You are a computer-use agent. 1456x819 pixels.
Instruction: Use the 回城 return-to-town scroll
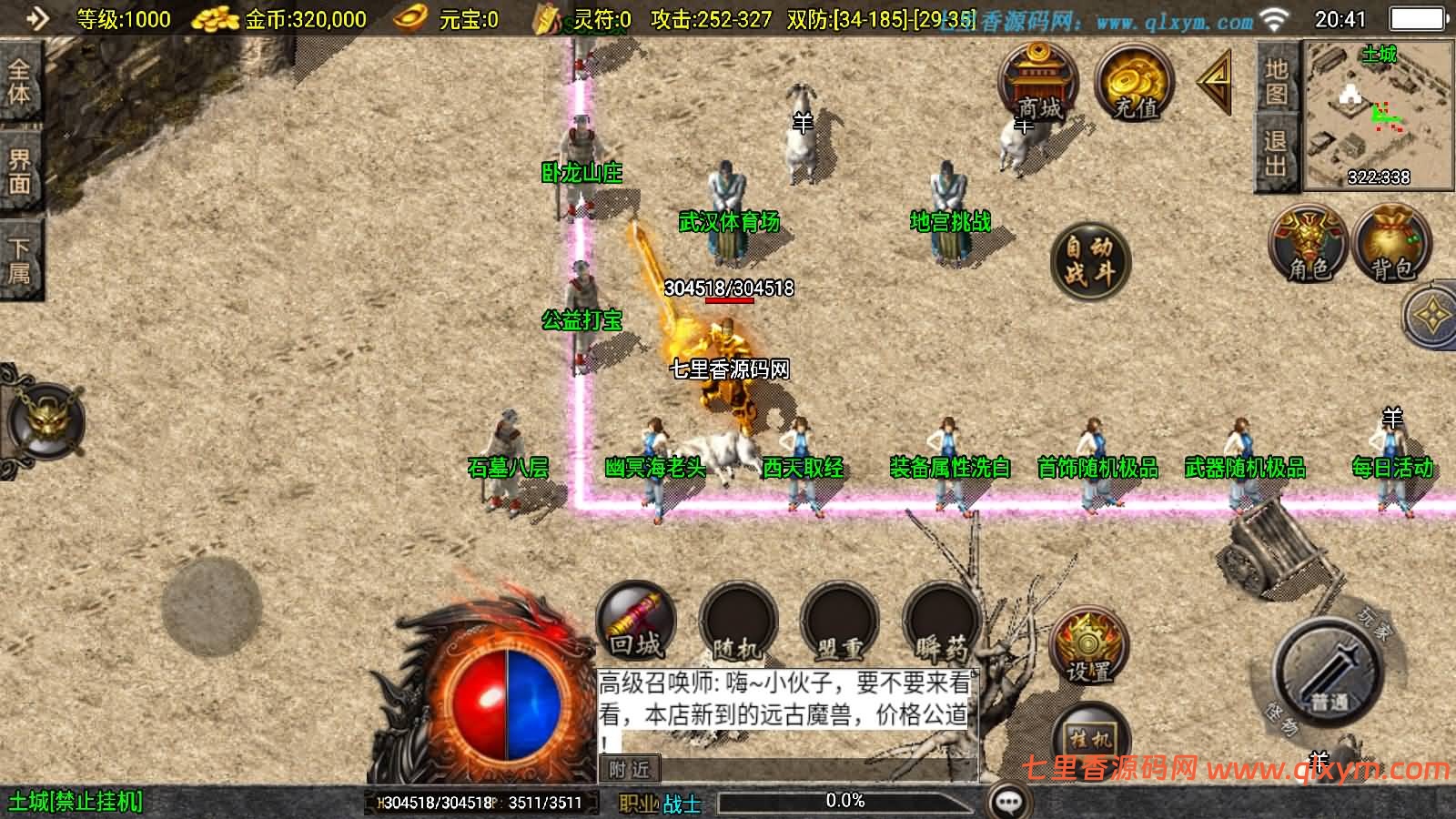635,623
